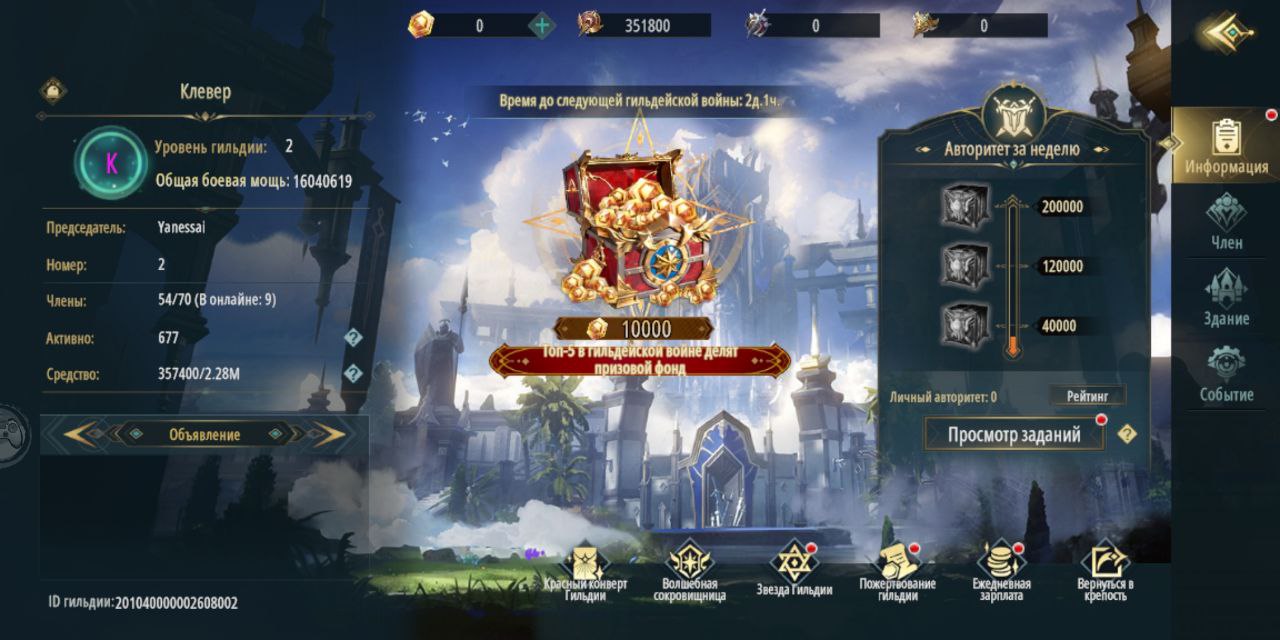The image size is (1280, 640).
Task: Go back using the golden arrow icon
Action: tap(1227, 33)
